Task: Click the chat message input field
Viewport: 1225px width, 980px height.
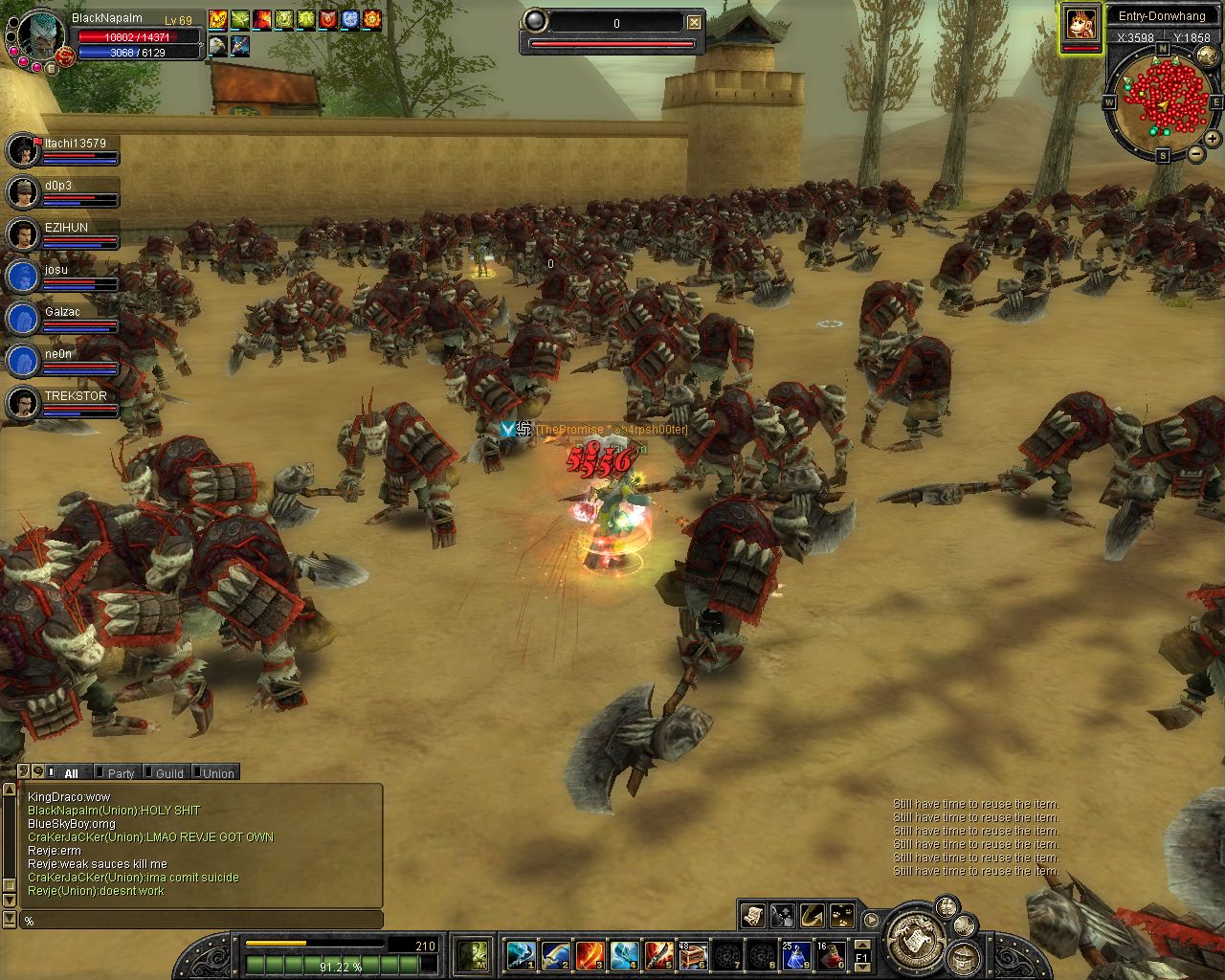Action: 201,921
